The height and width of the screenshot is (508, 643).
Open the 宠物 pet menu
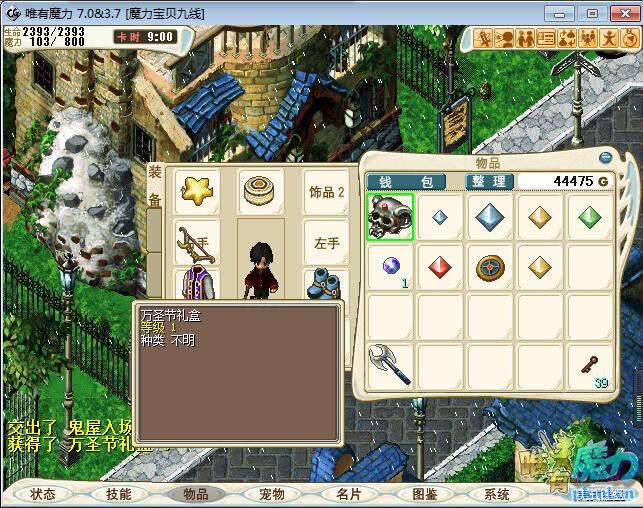(272, 494)
